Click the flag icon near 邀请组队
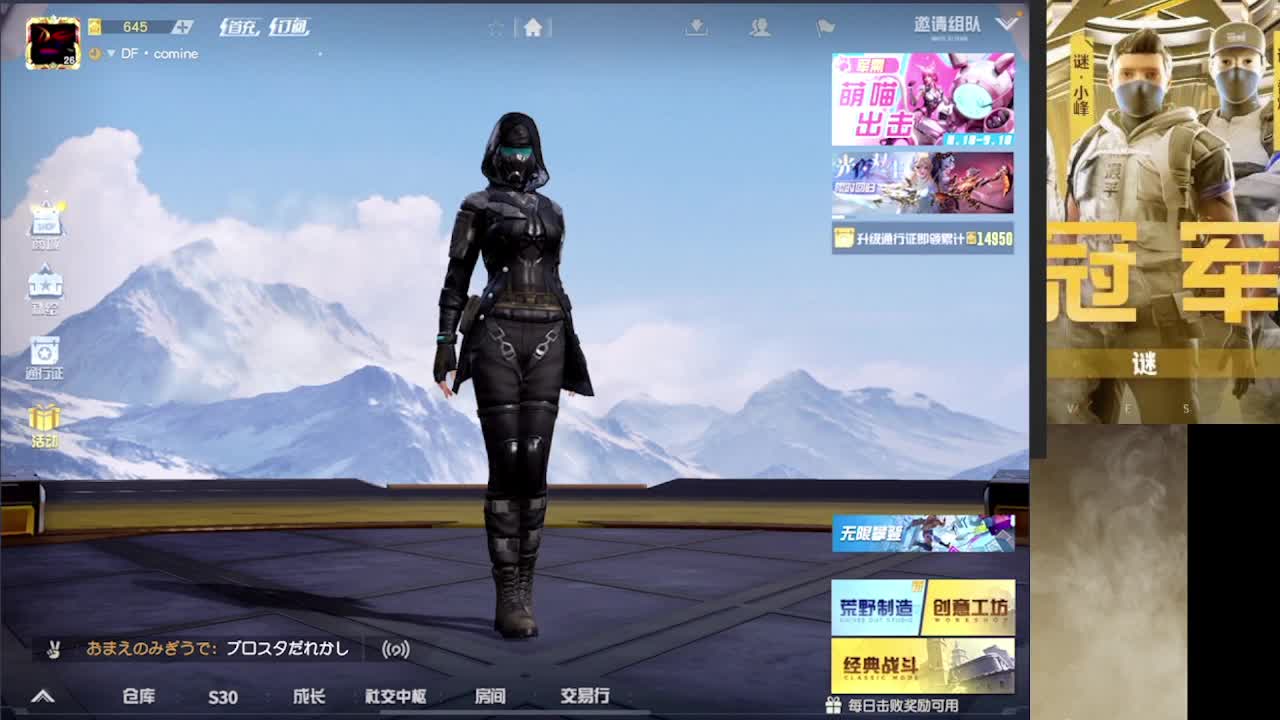Image resolution: width=1280 pixels, height=720 pixels. [x=825, y=28]
